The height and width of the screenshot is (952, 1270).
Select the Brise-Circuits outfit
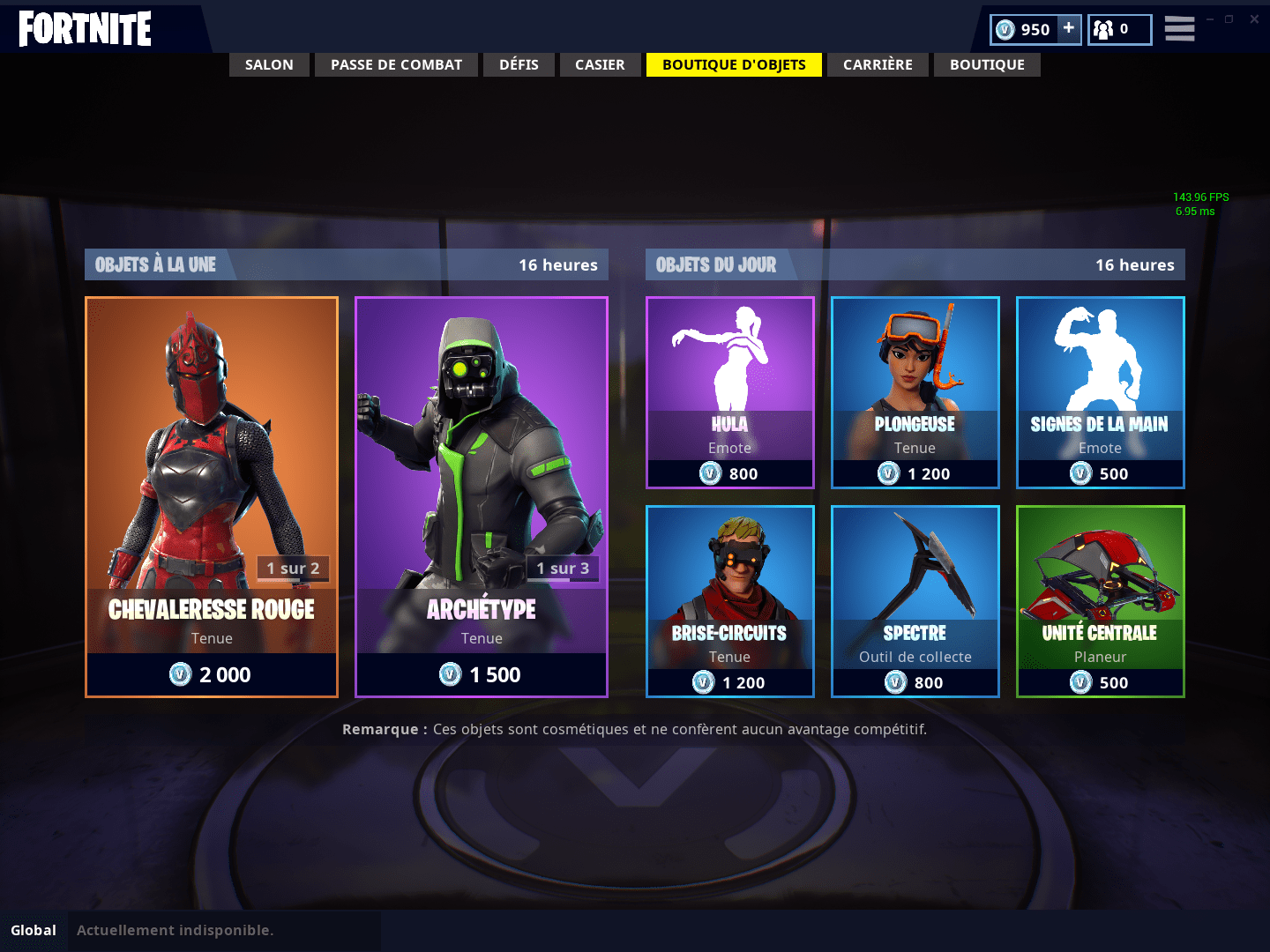coord(730,601)
